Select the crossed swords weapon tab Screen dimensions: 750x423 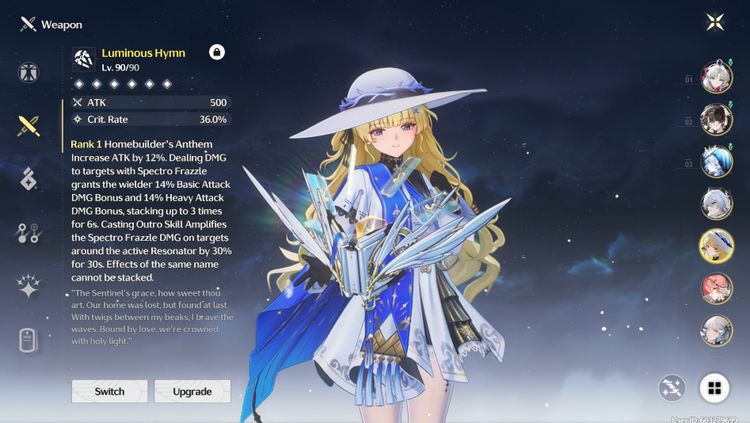pyautogui.click(x=28, y=126)
